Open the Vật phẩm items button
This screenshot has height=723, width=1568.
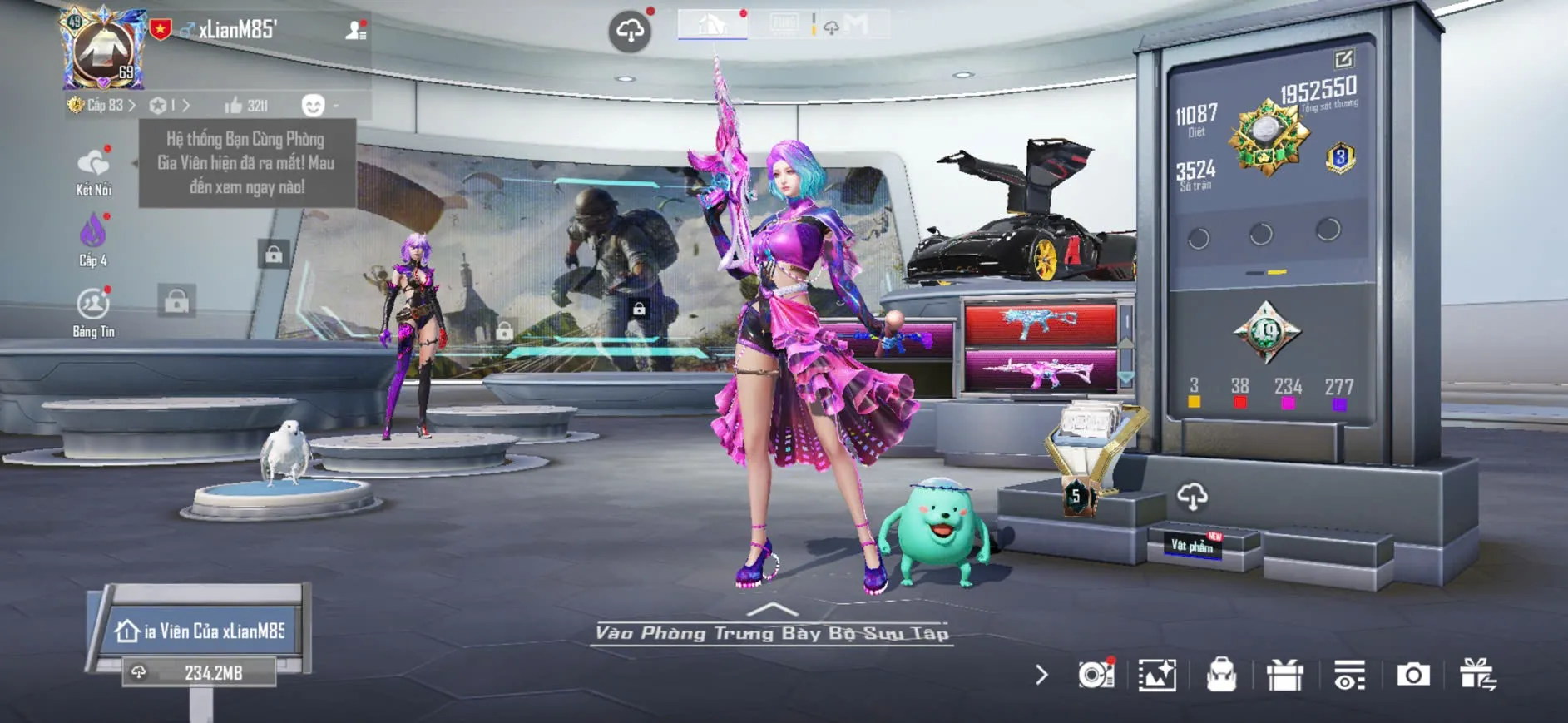click(1192, 545)
